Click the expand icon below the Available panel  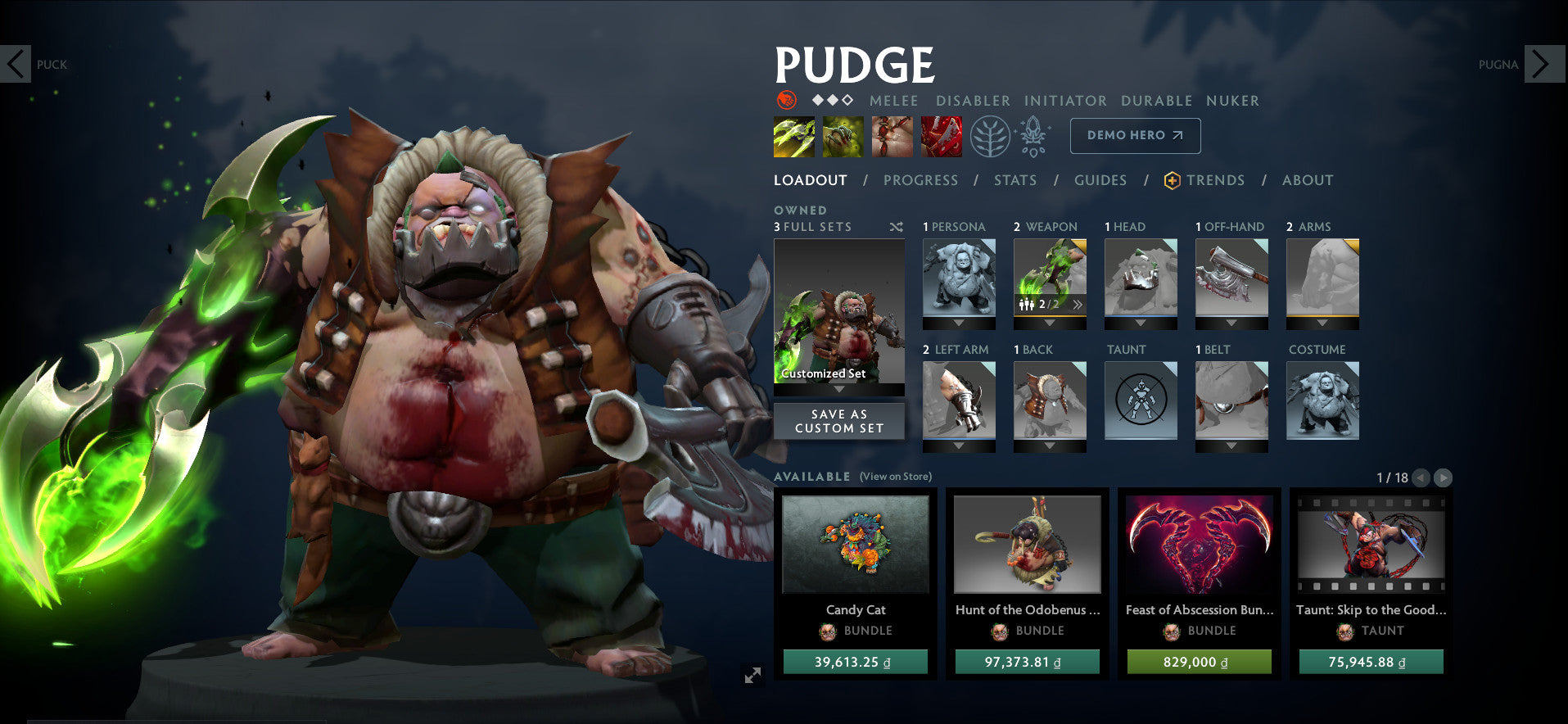click(x=752, y=675)
